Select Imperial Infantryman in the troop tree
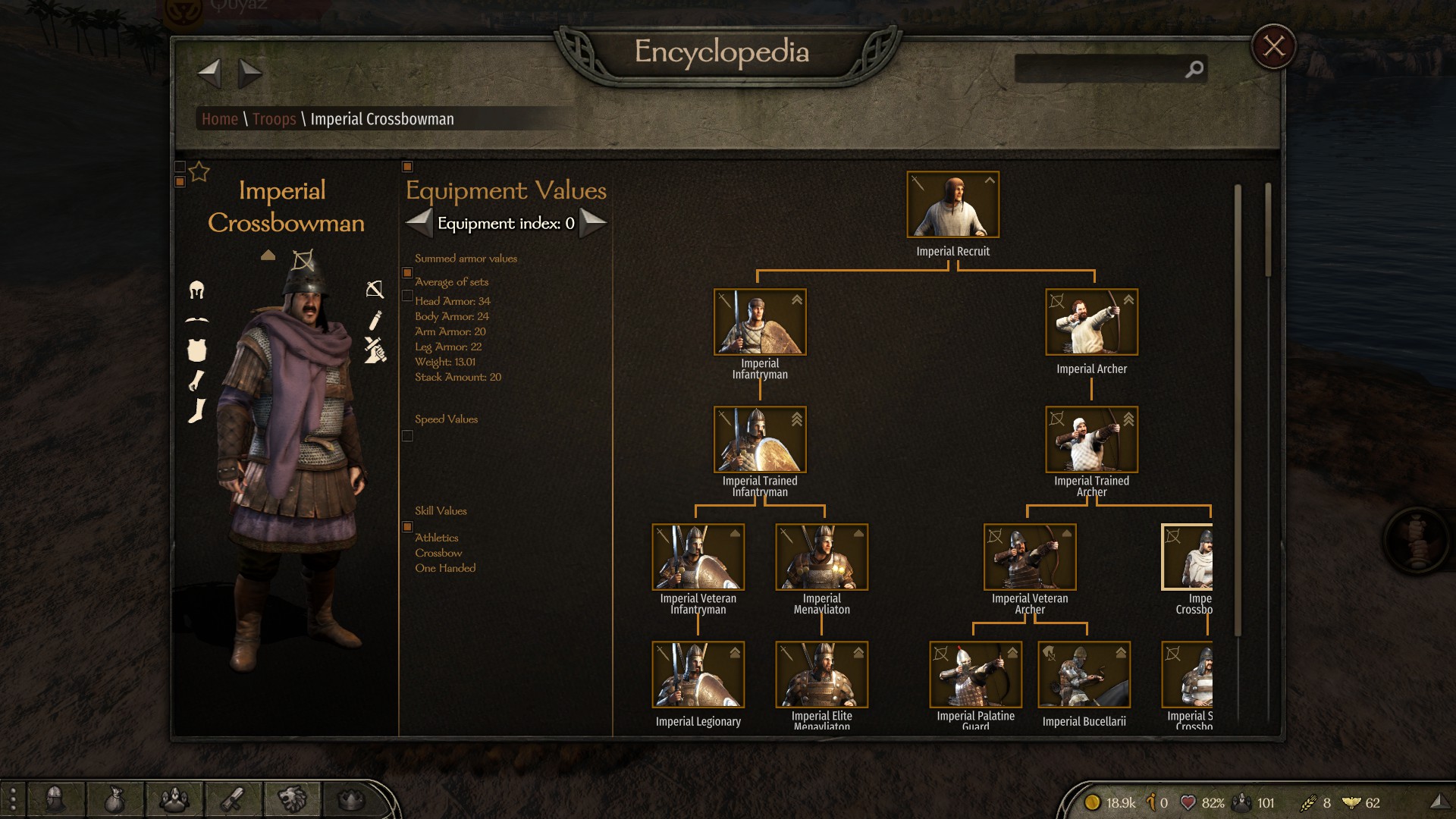 click(x=759, y=322)
